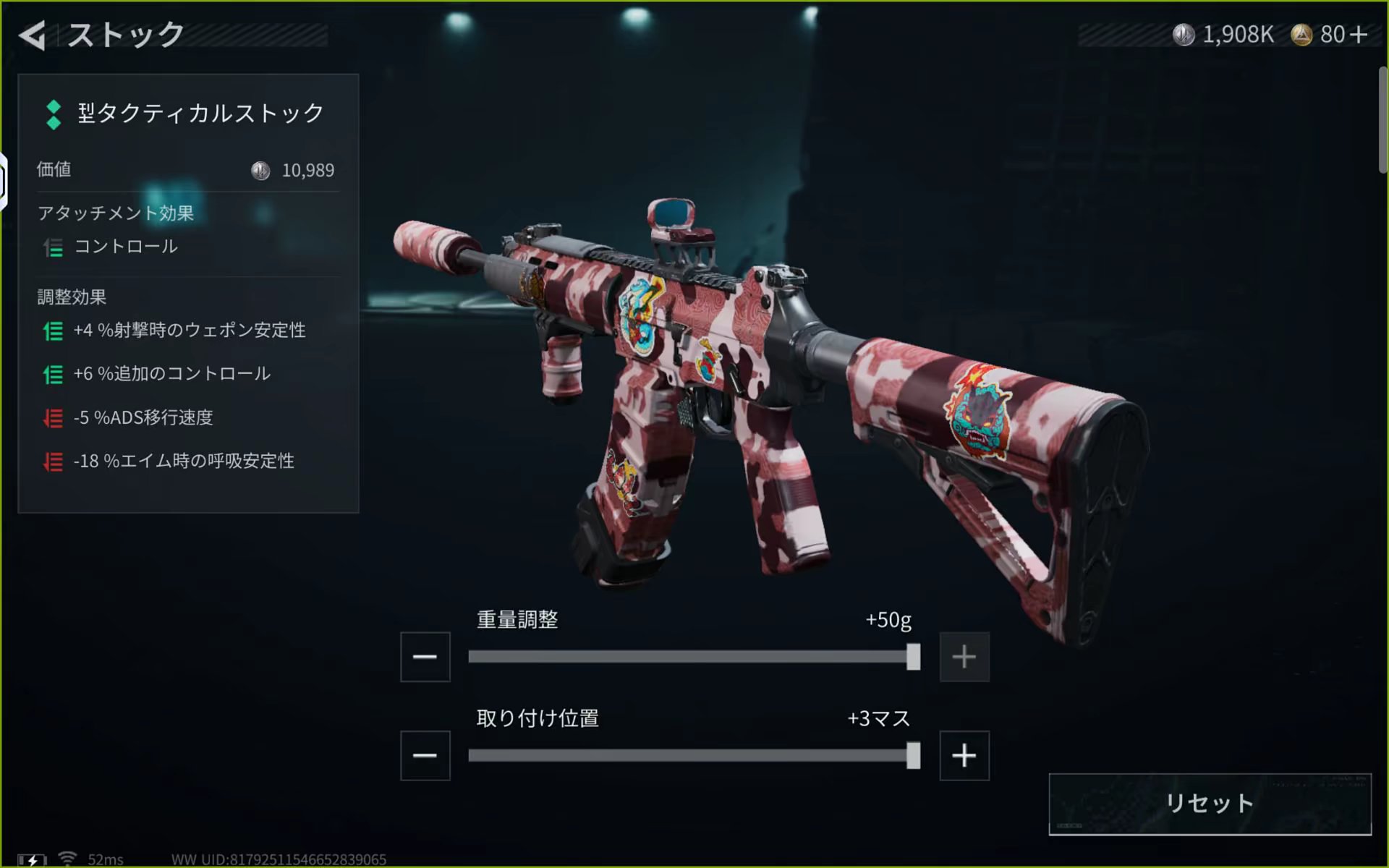1389x868 pixels.
Task: Decrease 取り付け位置 with the minus button
Action: pyautogui.click(x=425, y=755)
